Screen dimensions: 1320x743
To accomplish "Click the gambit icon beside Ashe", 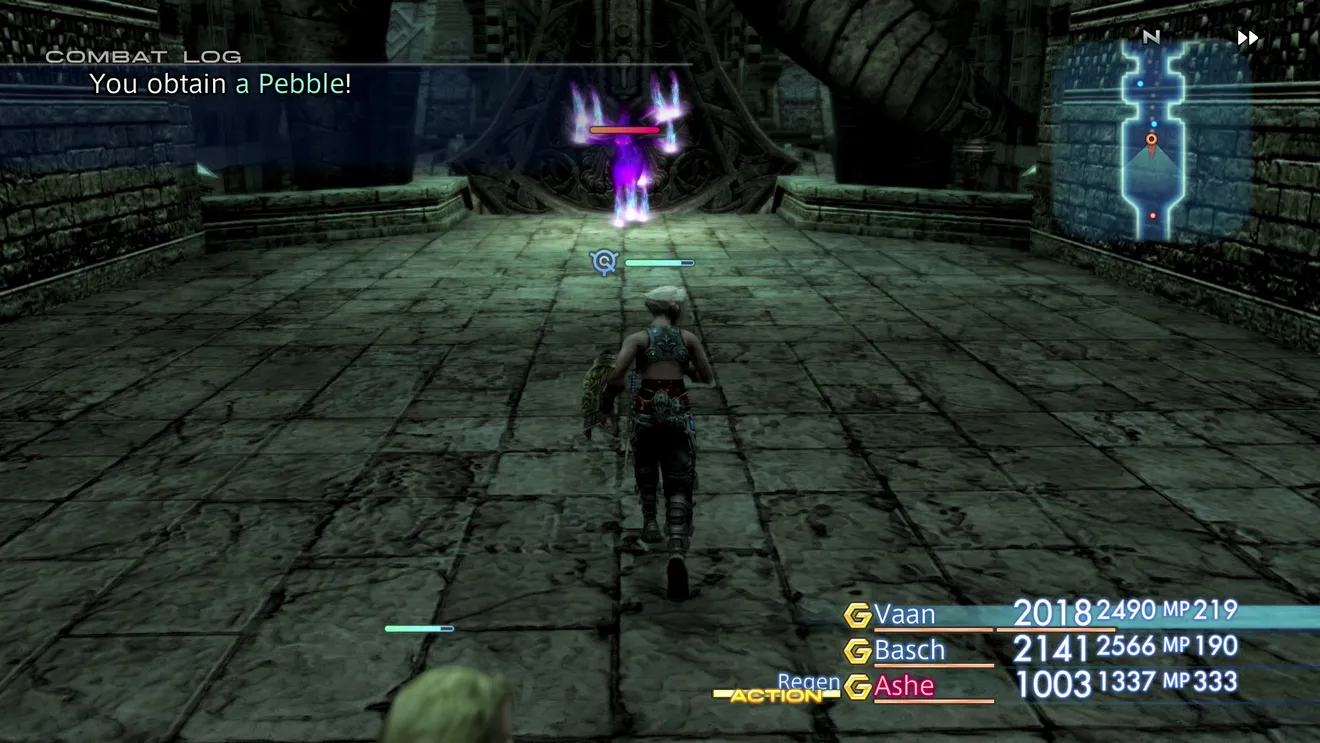I will (x=857, y=687).
